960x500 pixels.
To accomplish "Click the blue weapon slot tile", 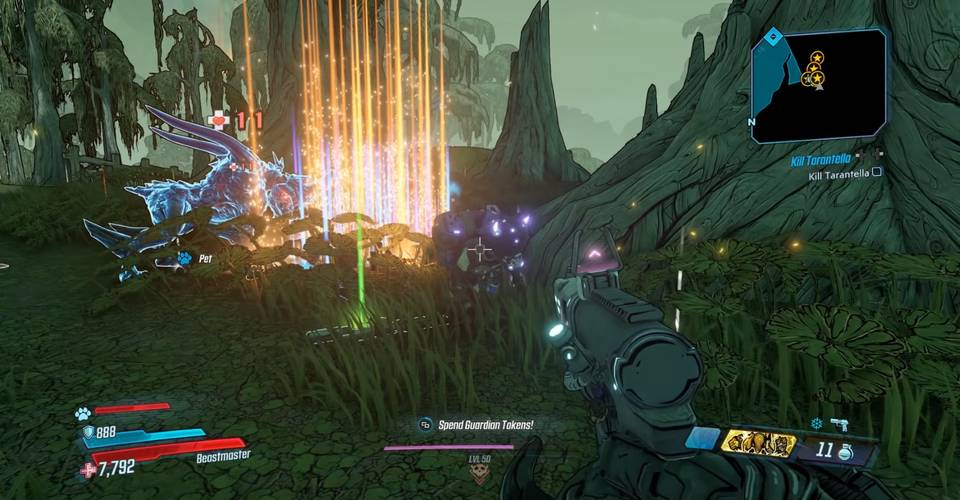I will coord(702,439).
